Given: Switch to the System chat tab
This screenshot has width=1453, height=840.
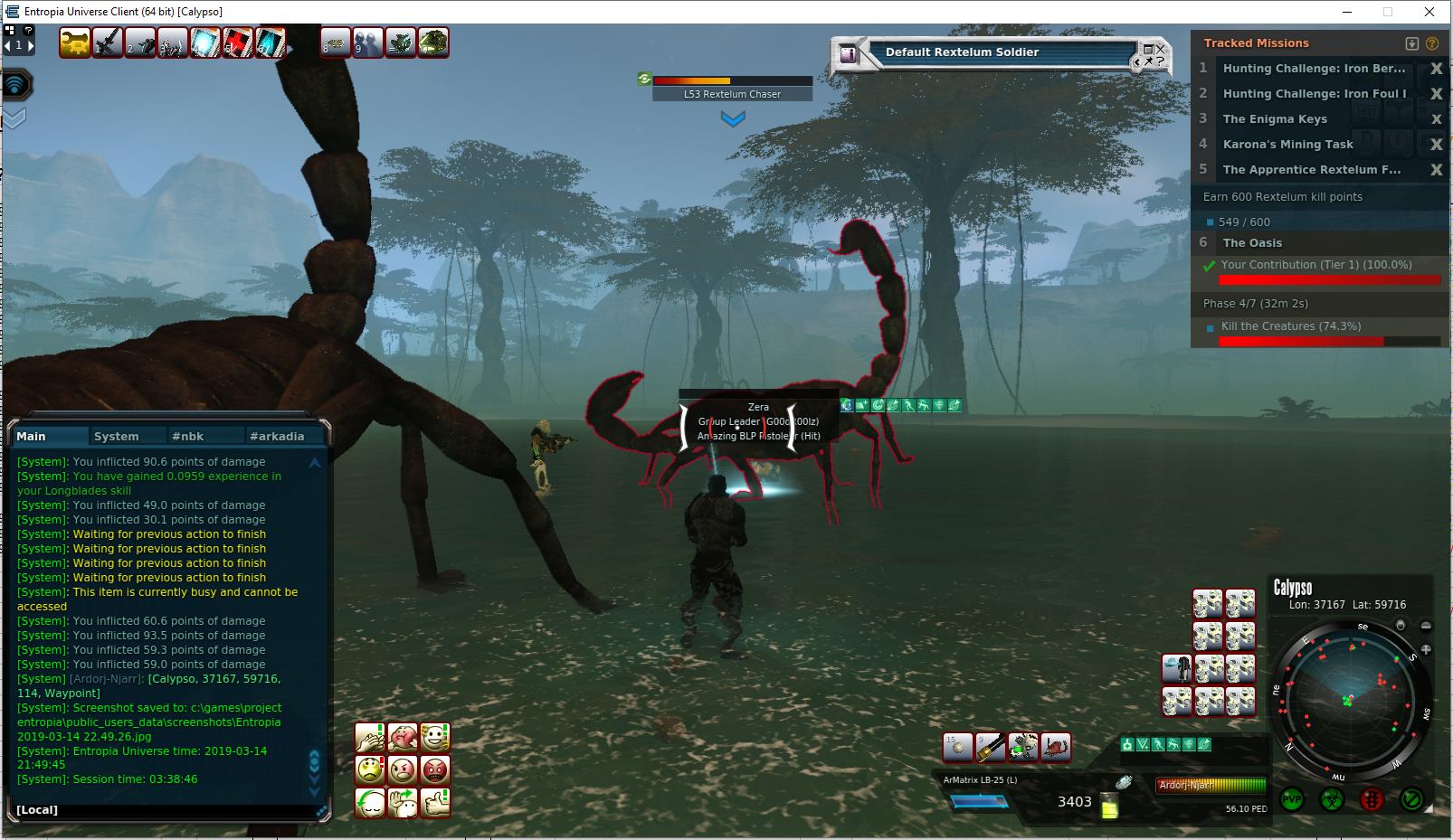Looking at the screenshot, I should coord(117,436).
